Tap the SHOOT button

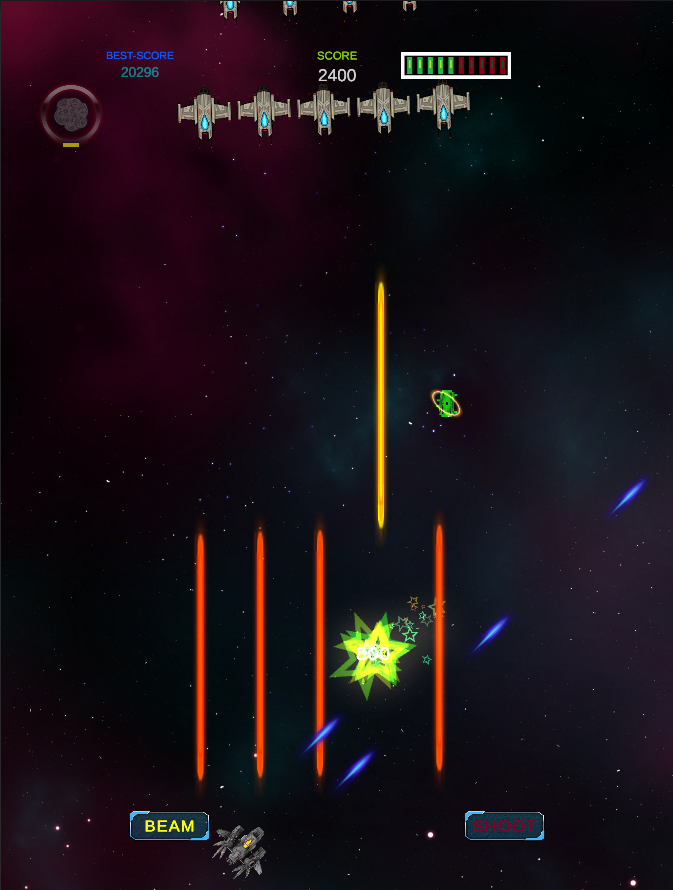pos(504,826)
